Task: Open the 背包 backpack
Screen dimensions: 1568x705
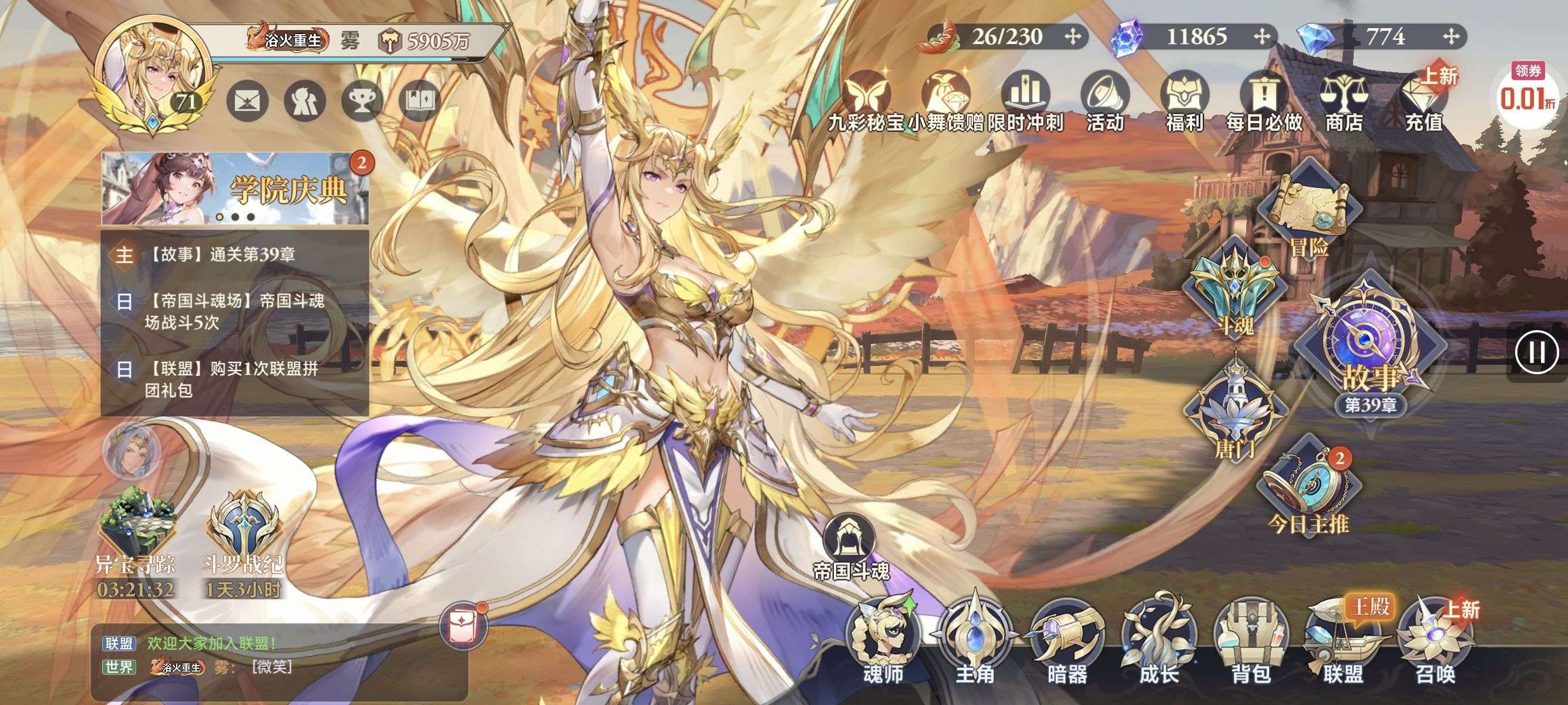Action: click(x=1251, y=639)
